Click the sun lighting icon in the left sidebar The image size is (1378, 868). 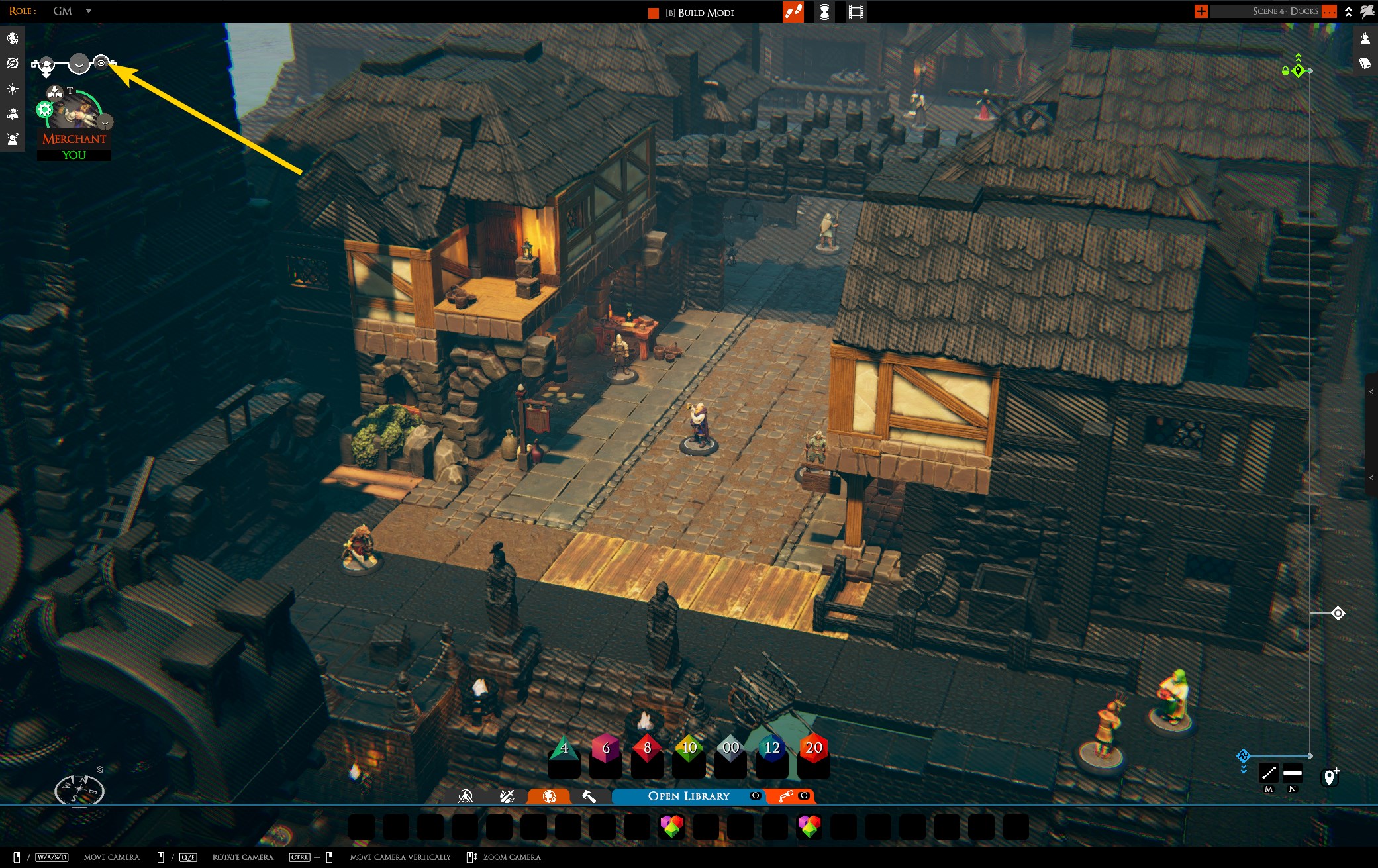(x=13, y=89)
